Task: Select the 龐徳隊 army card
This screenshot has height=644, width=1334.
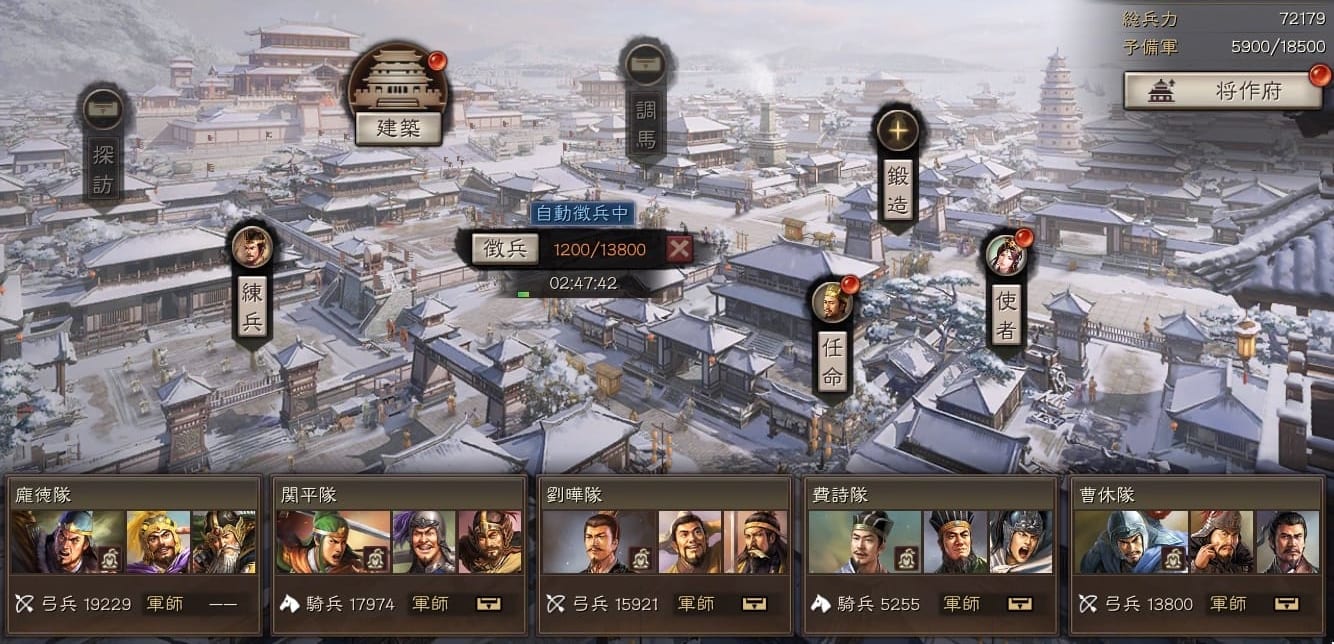Action: [134, 541]
